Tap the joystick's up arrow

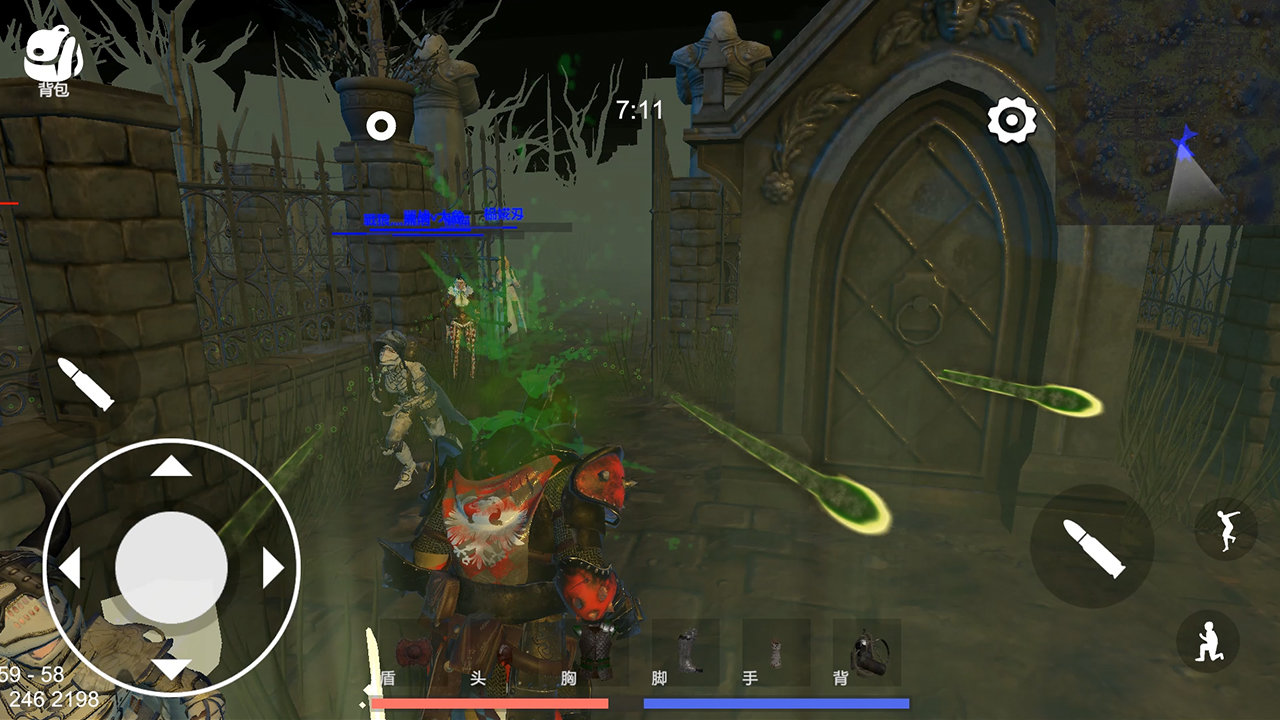(x=171, y=467)
